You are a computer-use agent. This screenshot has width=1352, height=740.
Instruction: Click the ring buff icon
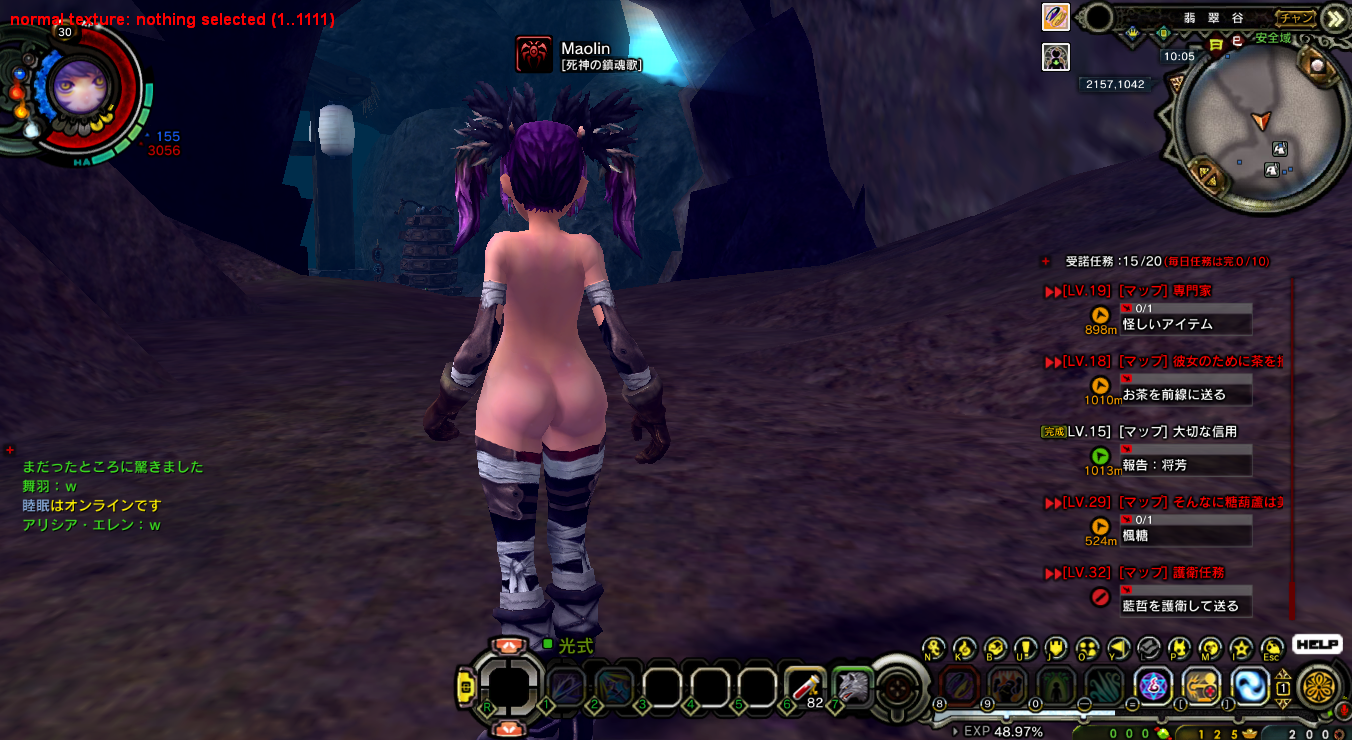click(x=1056, y=18)
